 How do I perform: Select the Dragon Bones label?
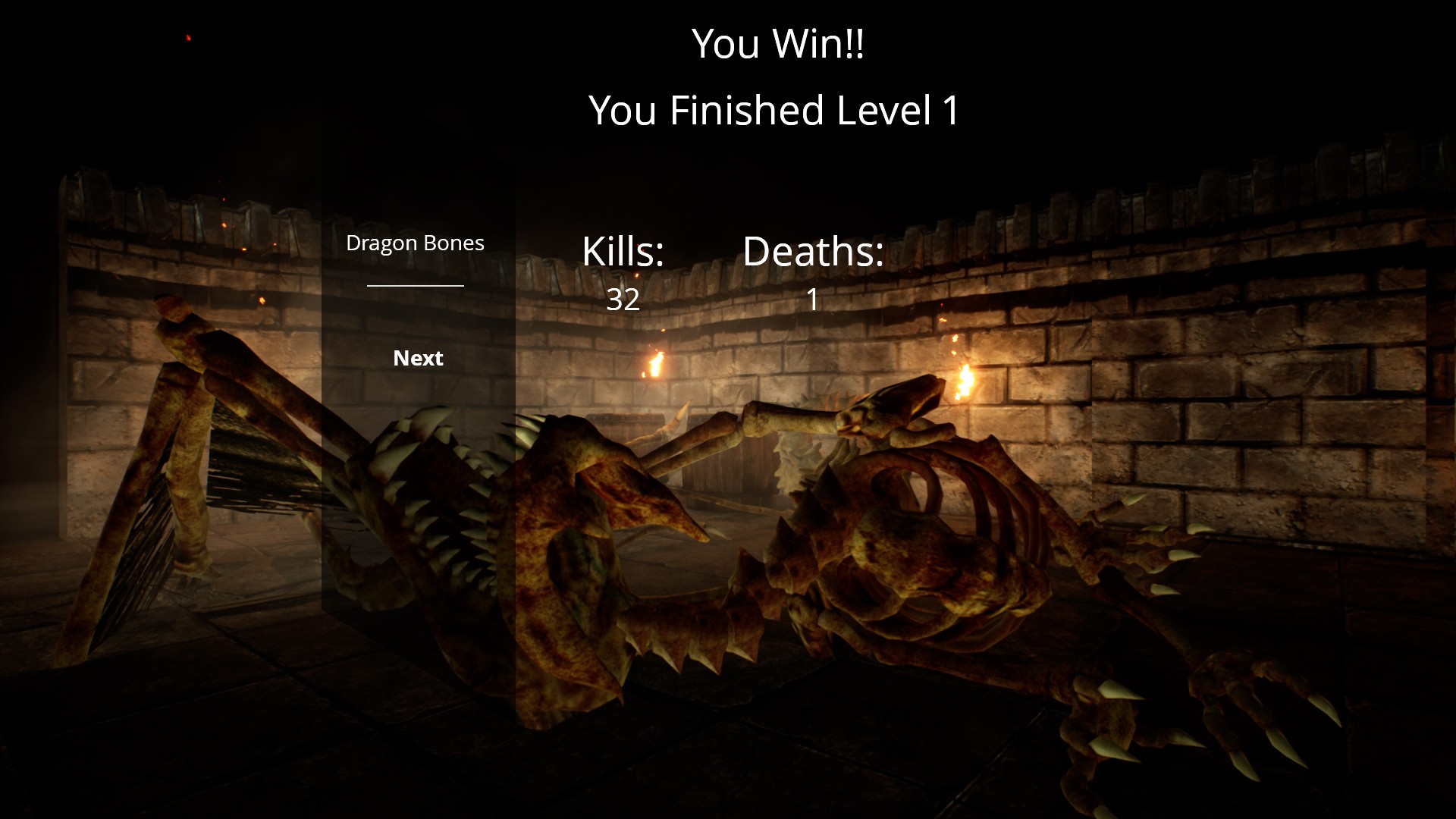click(x=415, y=243)
